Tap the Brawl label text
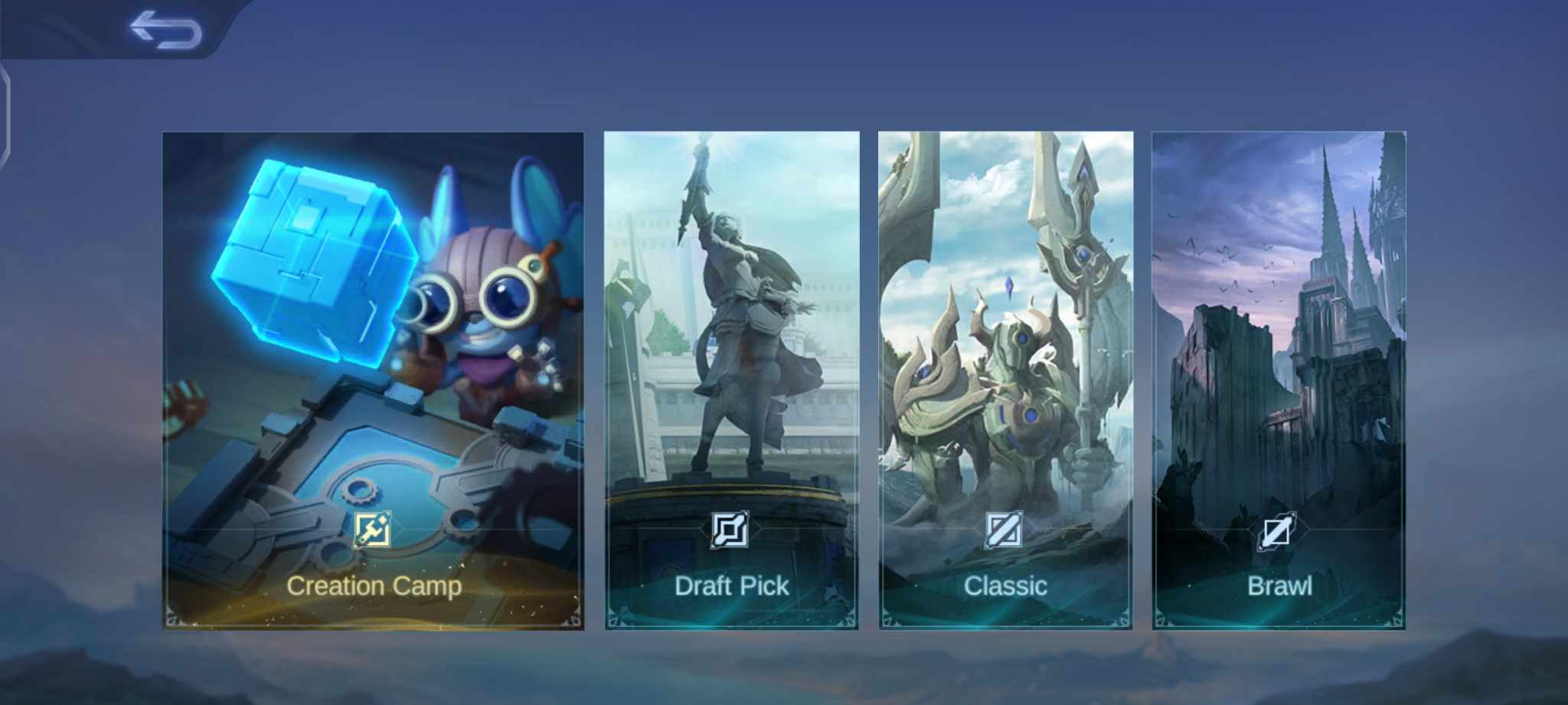Image resolution: width=1568 pixels, height=705 pixels. pos(1279,586)
